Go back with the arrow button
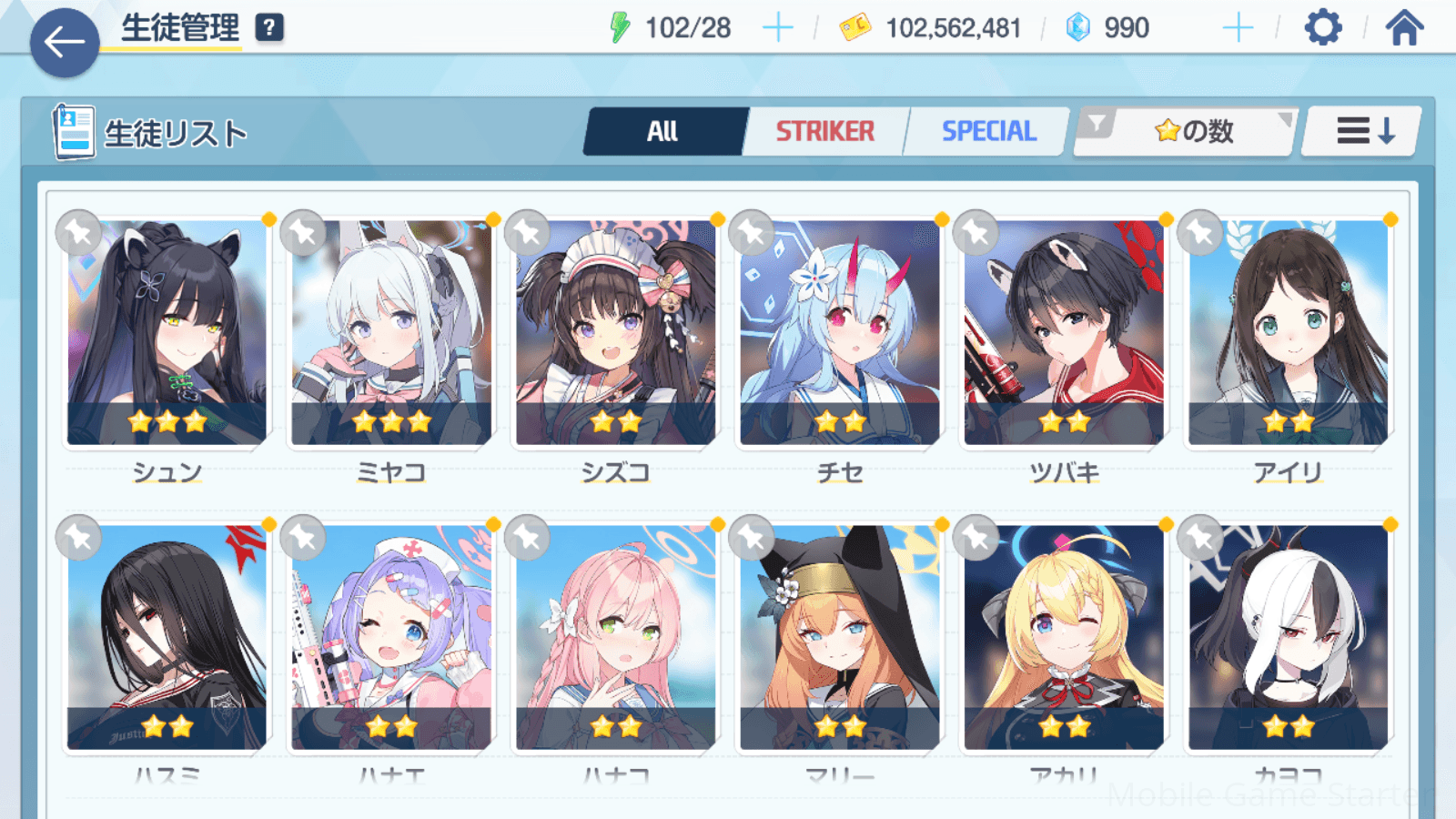The image size is (1456, 819). (65, 42)
